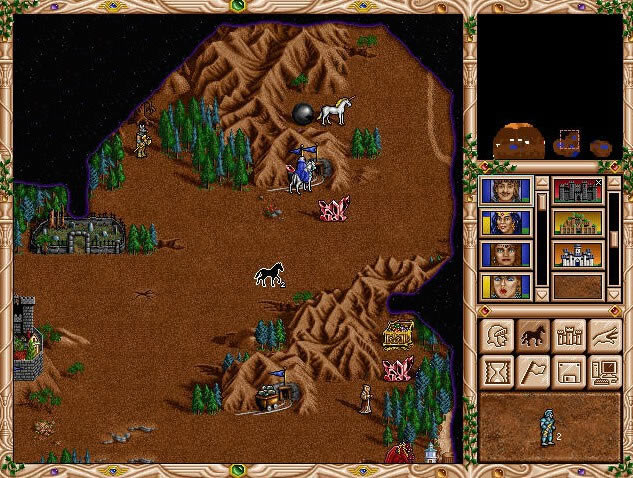Viewport: 633px width, 478px height.
Task: Select the dark castle on red background
Action: (x=578, y=191)
